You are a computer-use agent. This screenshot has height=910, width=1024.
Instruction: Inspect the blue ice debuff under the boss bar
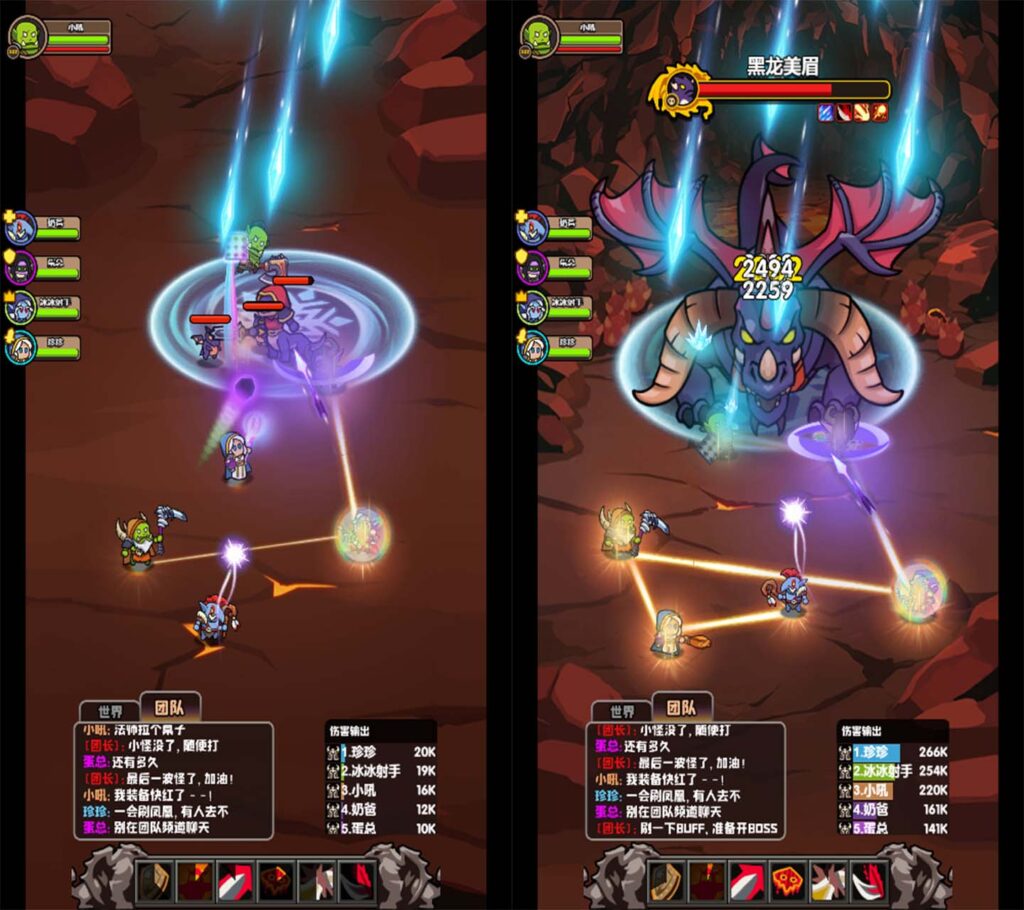tap(826, 112)
